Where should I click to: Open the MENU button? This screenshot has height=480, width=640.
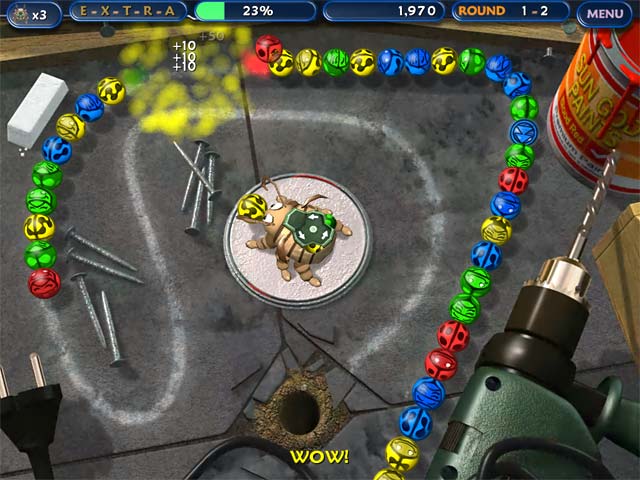(x=605, y=14)
